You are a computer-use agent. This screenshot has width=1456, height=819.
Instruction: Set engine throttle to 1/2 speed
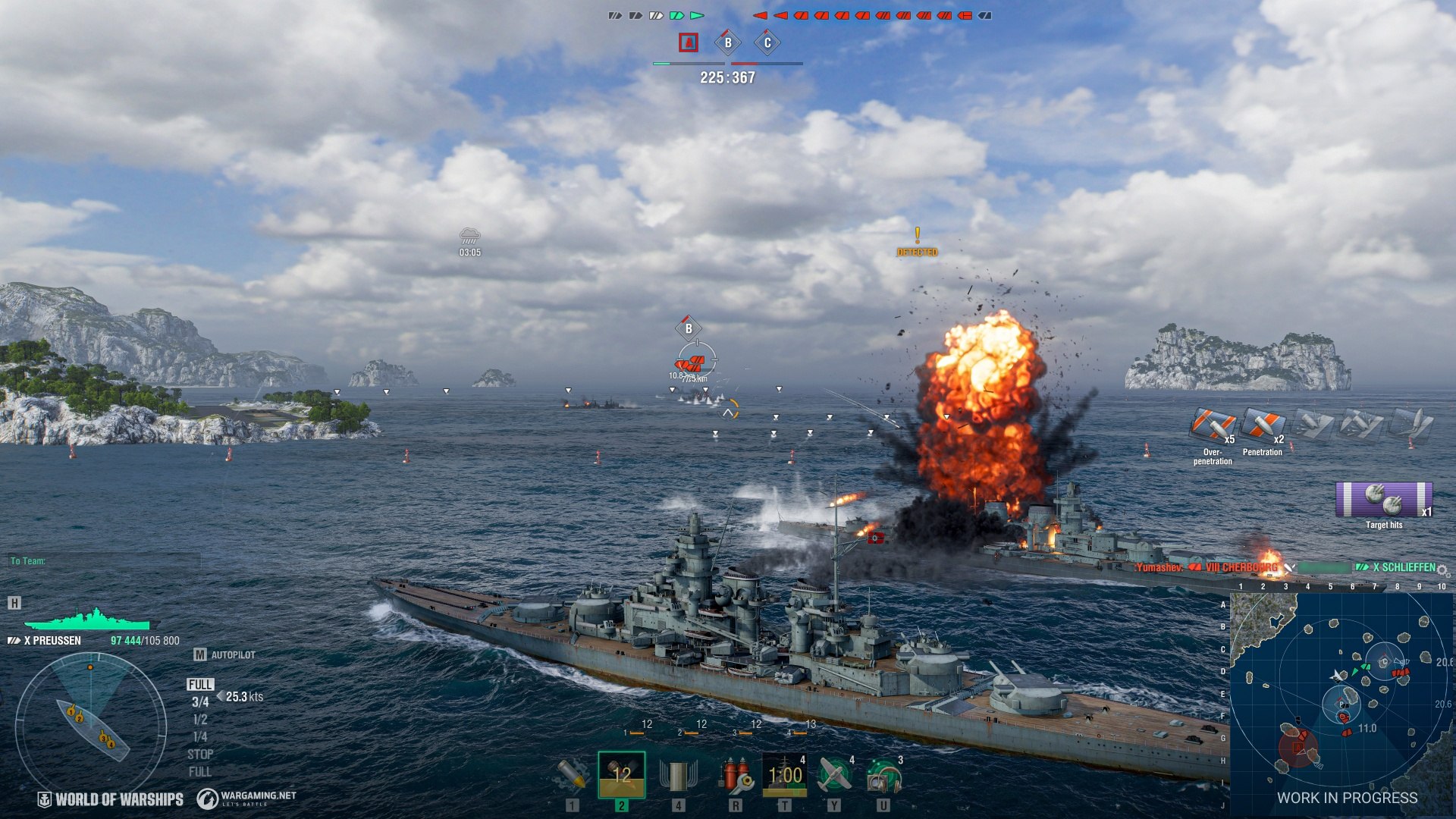200,720
